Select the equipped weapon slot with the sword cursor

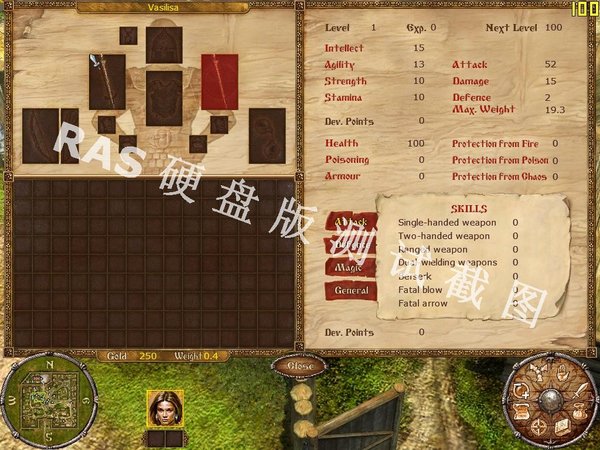coord(107,81)
